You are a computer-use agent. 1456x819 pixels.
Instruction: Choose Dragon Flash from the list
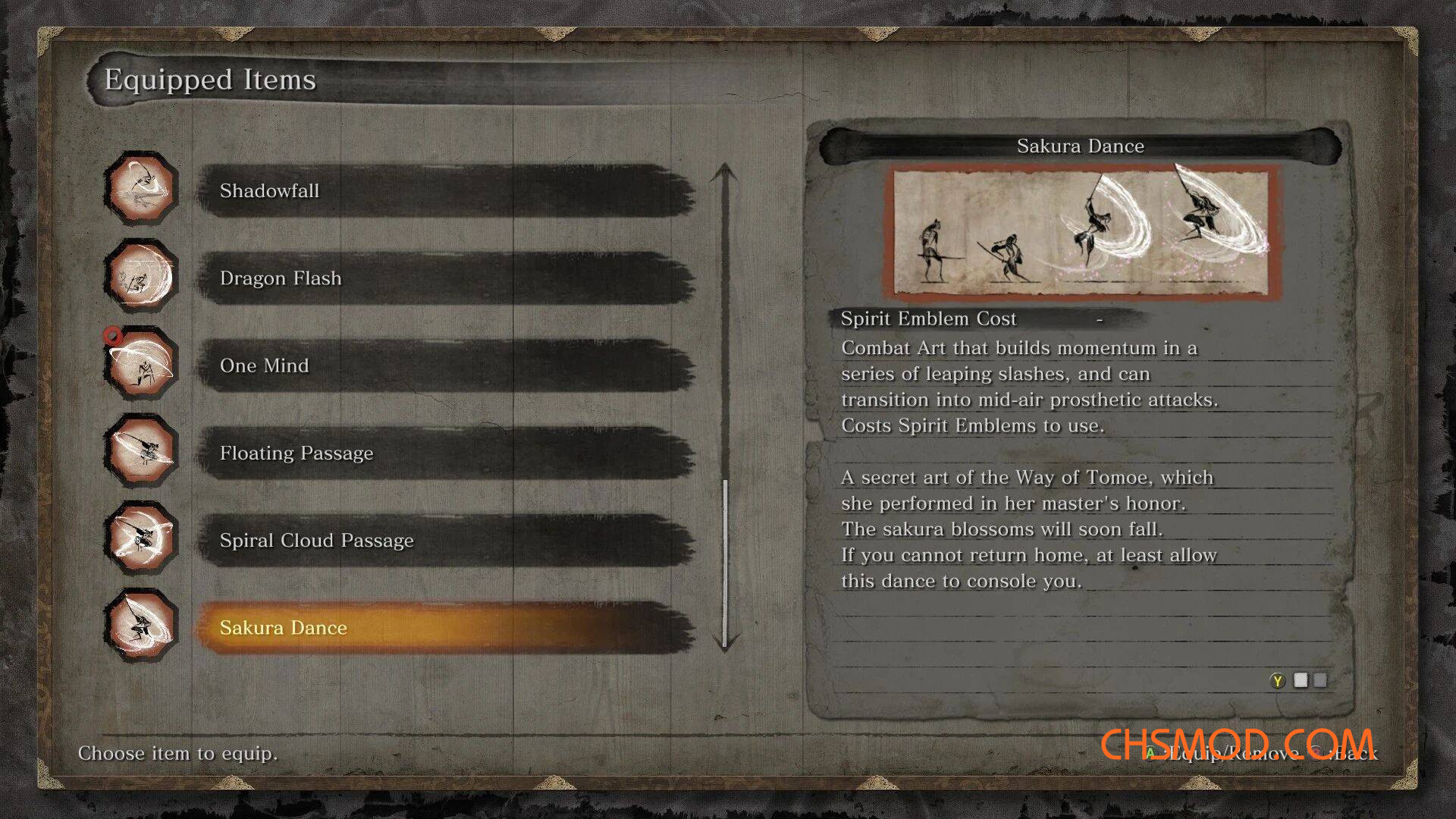click(446, 278)
